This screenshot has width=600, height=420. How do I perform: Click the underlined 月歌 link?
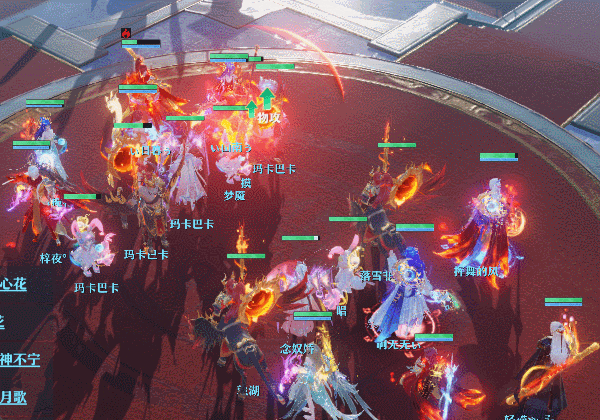[14, 397]
